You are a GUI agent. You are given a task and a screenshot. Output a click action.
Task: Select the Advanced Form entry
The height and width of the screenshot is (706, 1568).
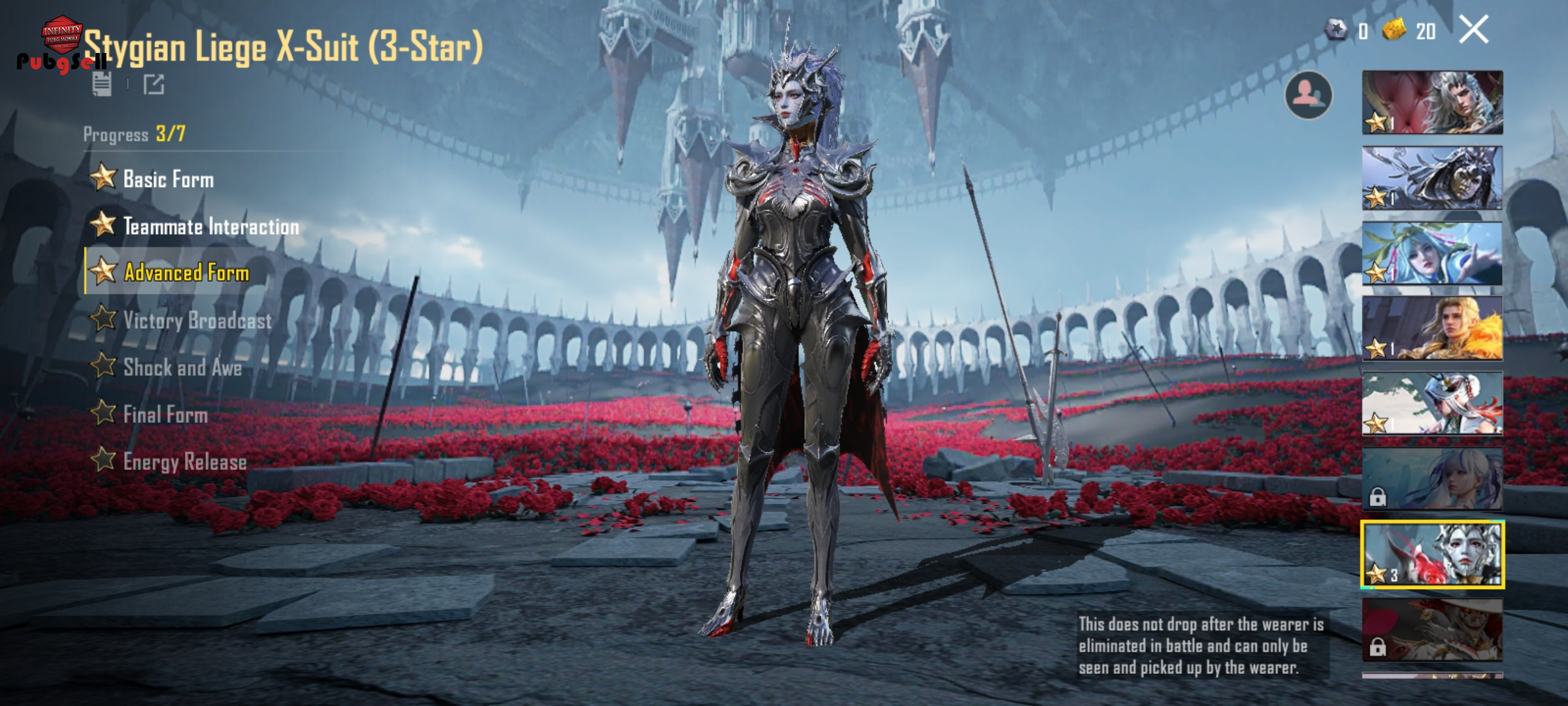point(186,273)
